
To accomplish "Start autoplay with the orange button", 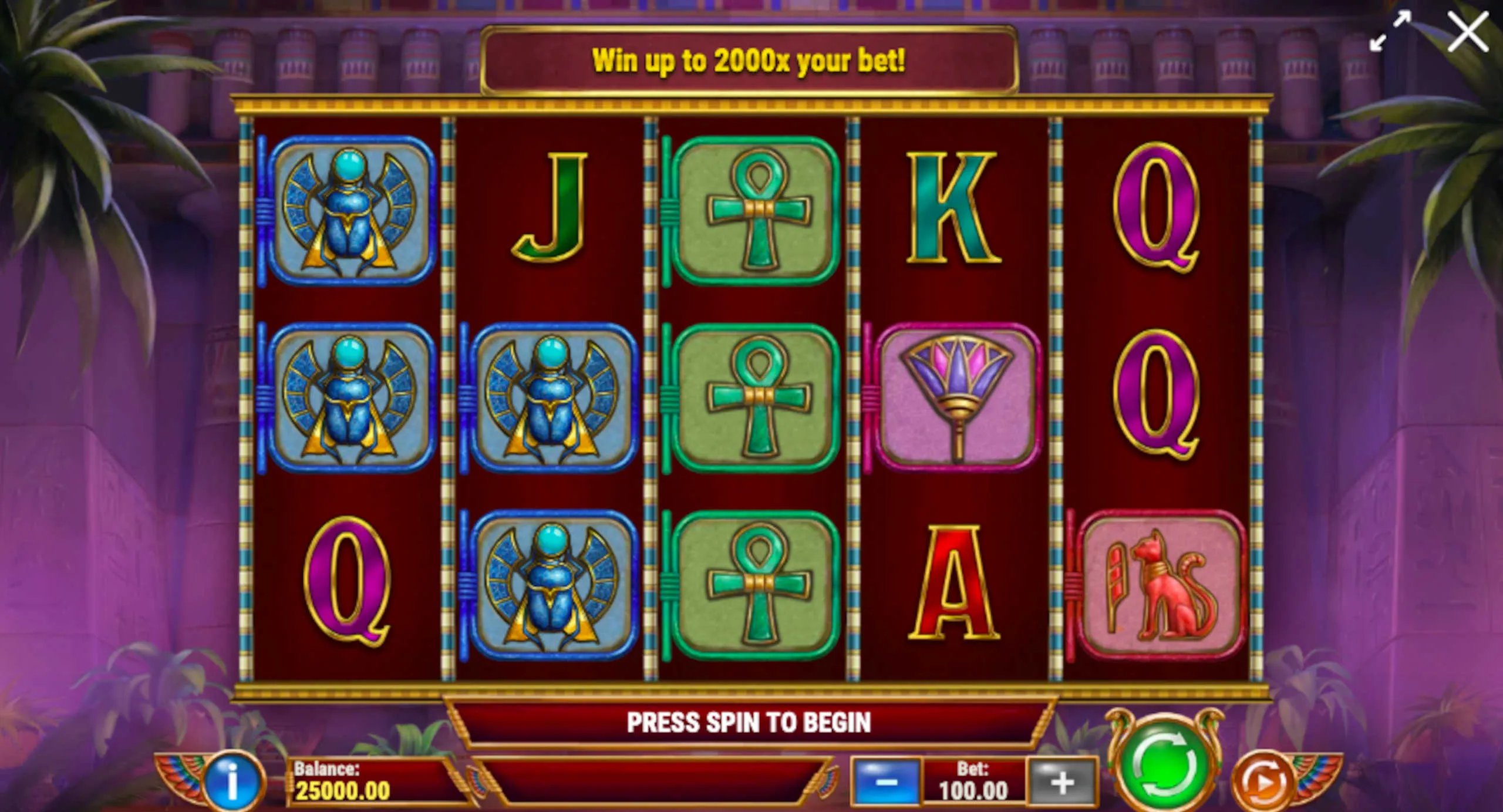I will tap(1263, 782).
